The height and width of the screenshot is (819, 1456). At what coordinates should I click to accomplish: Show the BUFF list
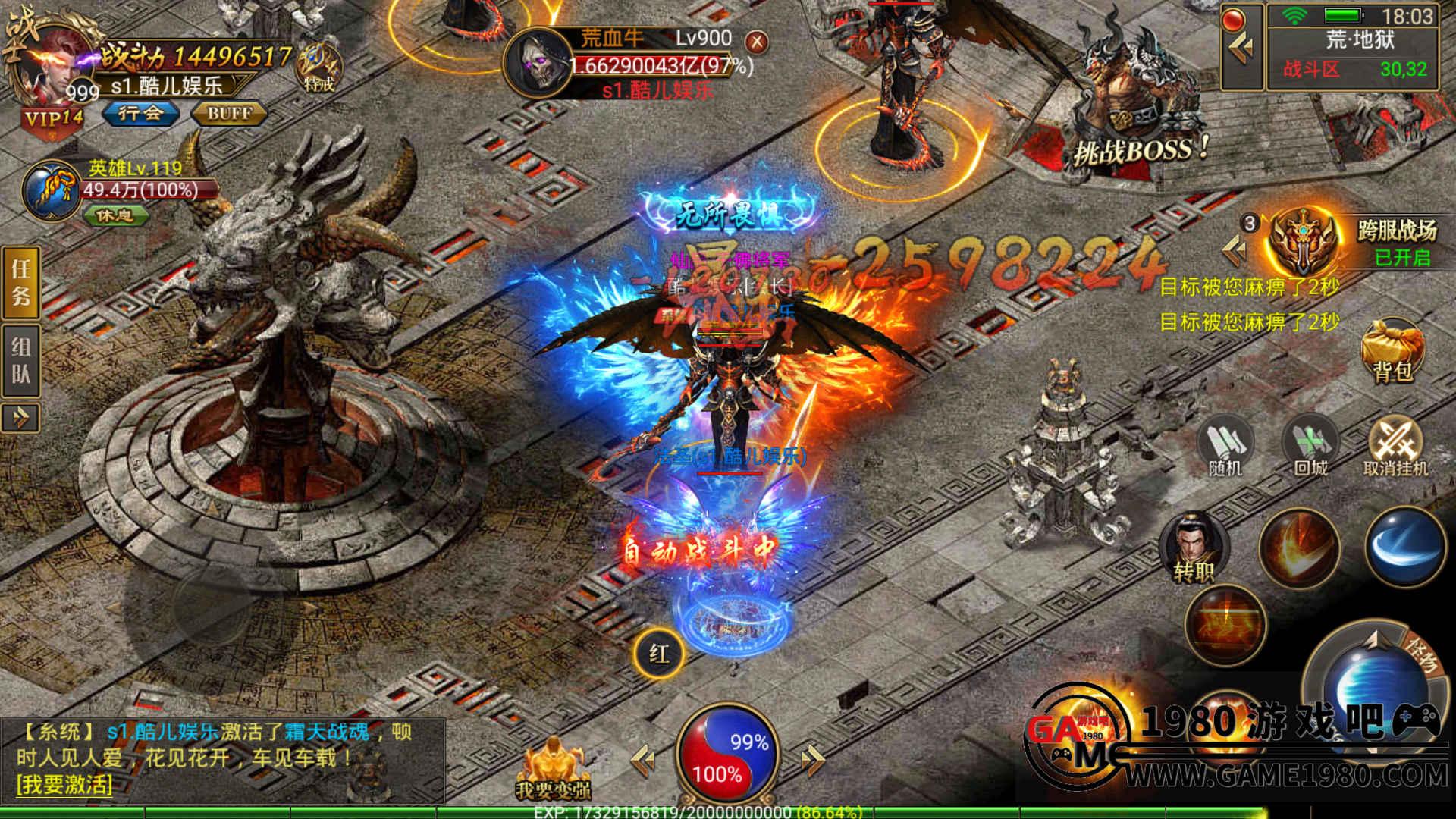[229, 114]
